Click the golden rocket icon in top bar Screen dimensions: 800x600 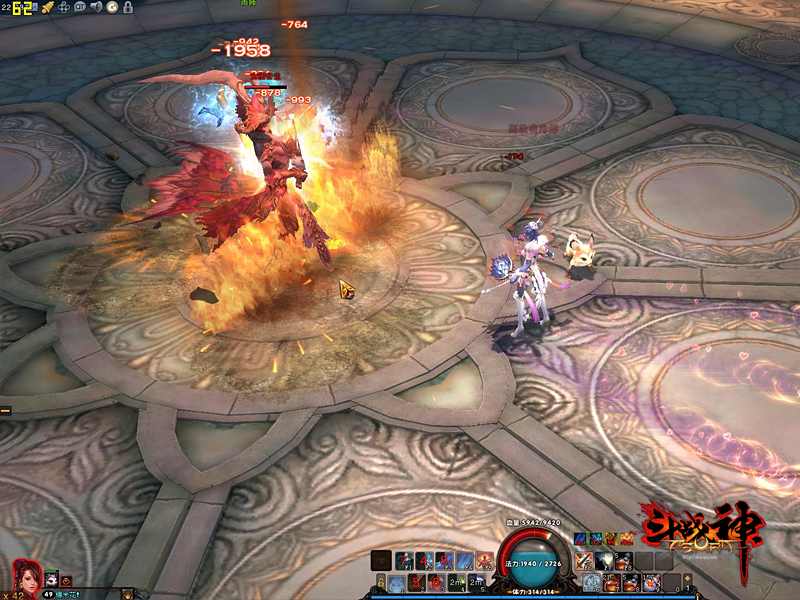click(x=47, y=7)
